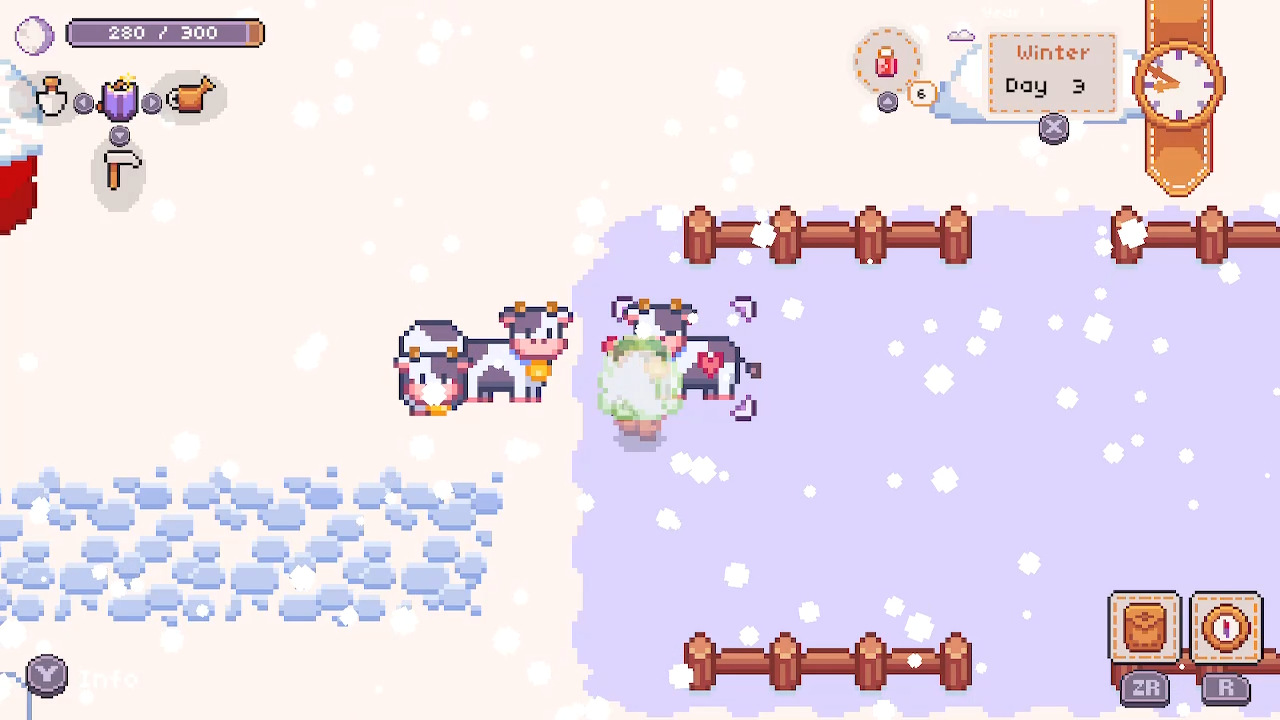Select the pickaxe tool below the hotbar
The height and width of the screenshot is (720, 1280).
119,170
